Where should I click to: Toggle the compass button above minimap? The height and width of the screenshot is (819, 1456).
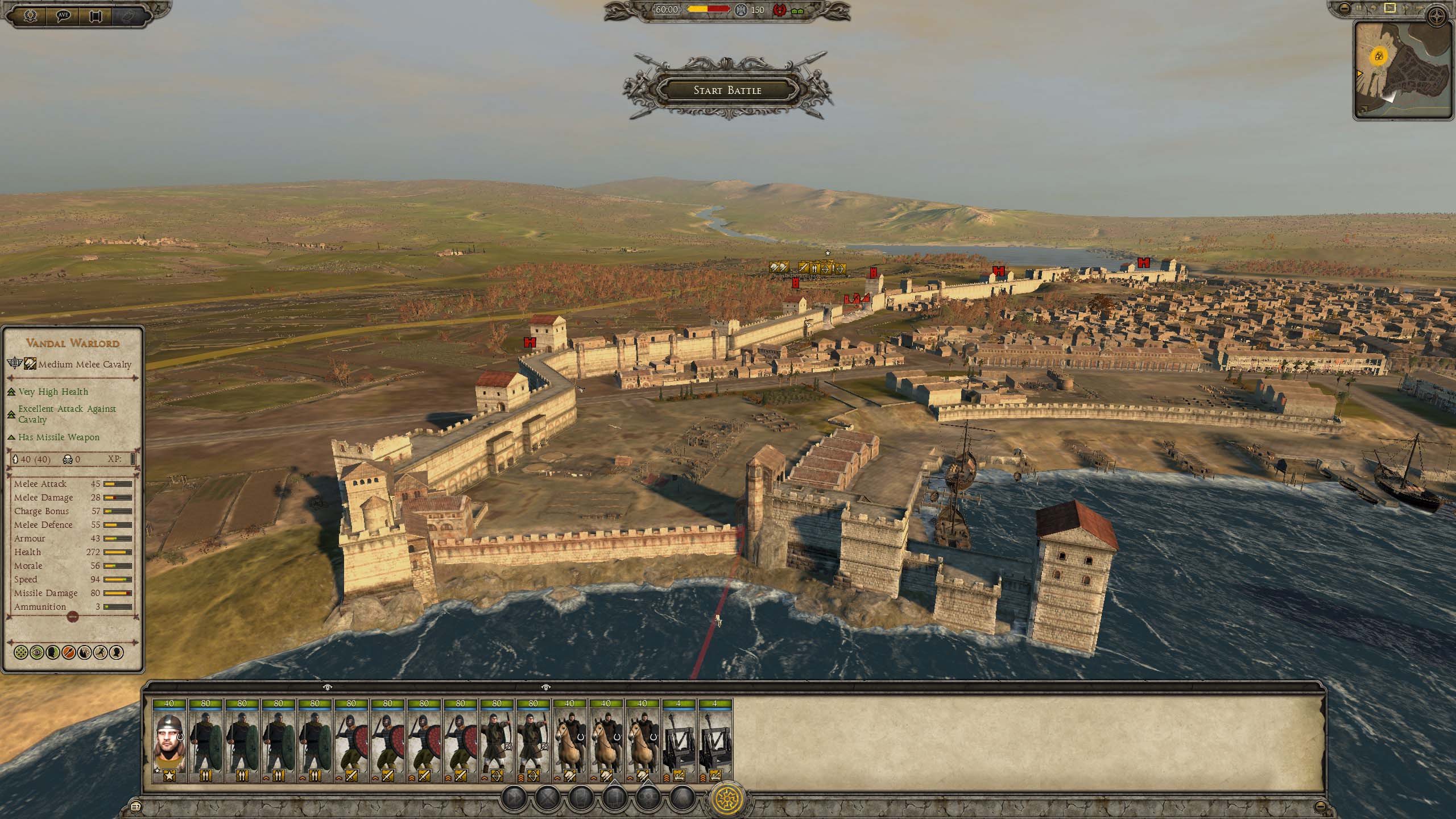pos(1438,16)
